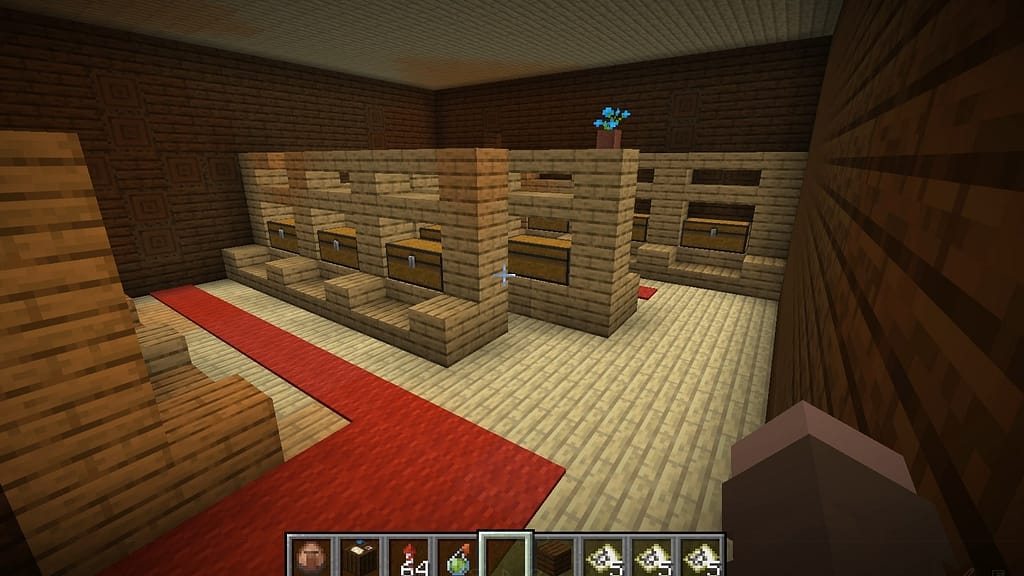
Task: Select the cartography table hotbar slot
Action: point(358,556)
